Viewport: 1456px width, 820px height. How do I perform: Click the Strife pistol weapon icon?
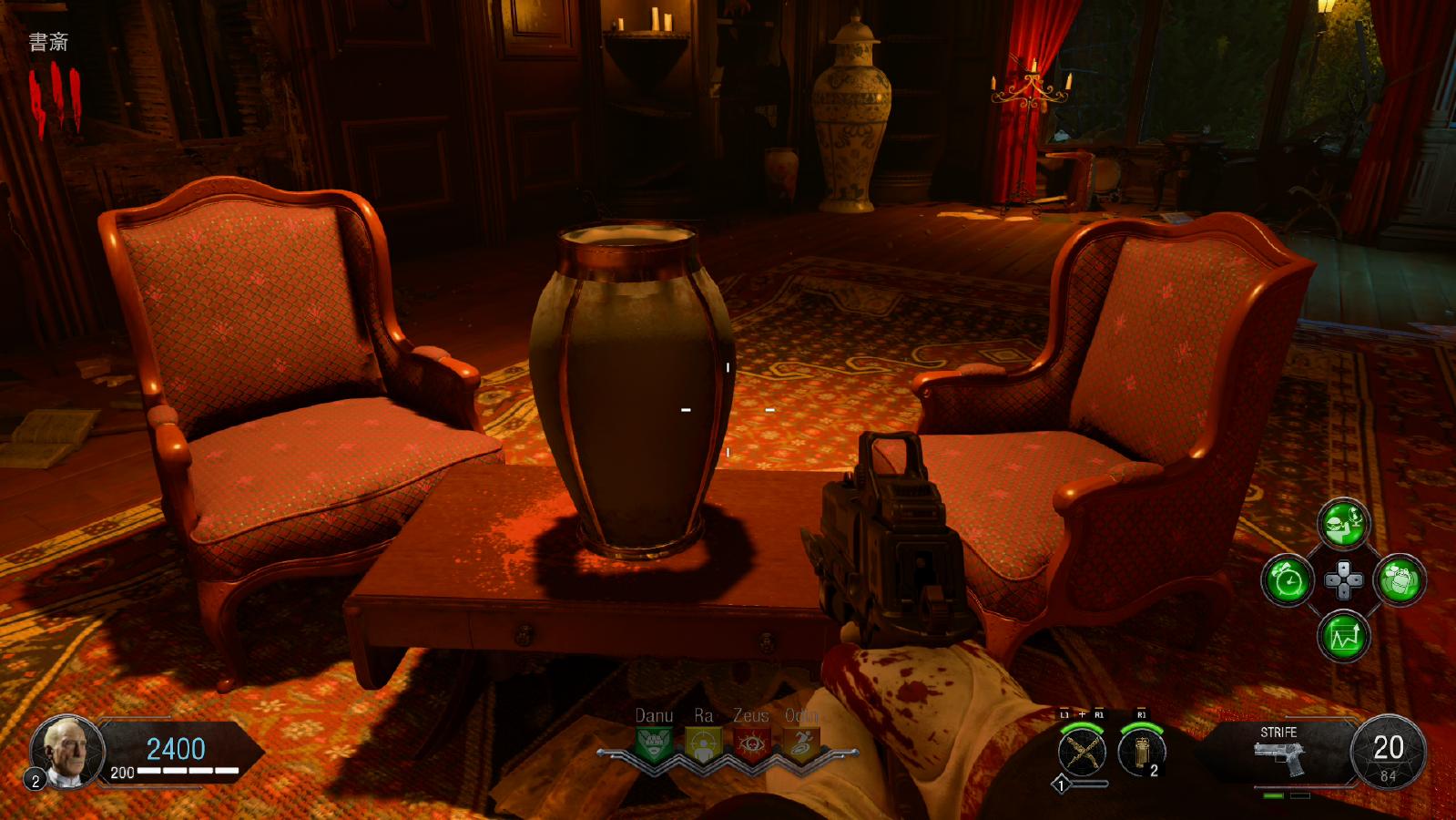tap(1278, 755)
